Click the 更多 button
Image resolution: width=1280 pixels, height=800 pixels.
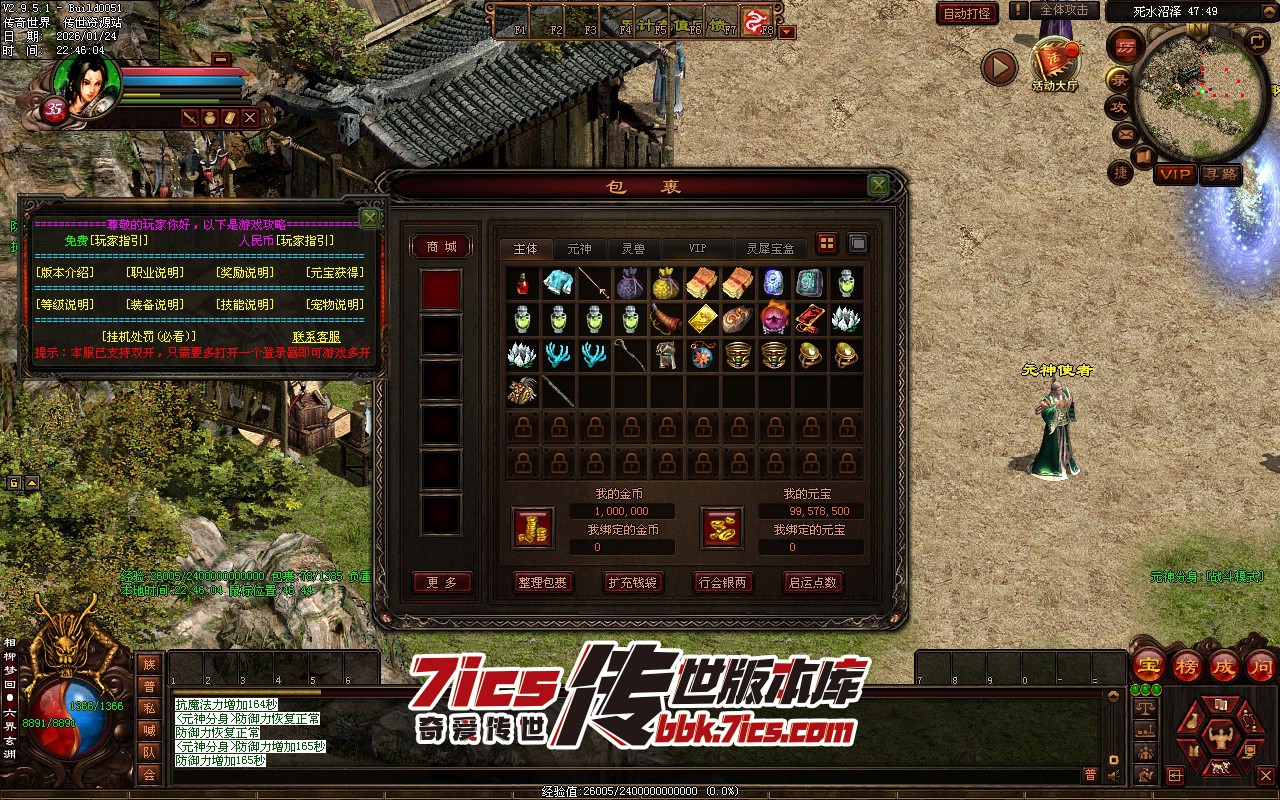click(441, 582)
